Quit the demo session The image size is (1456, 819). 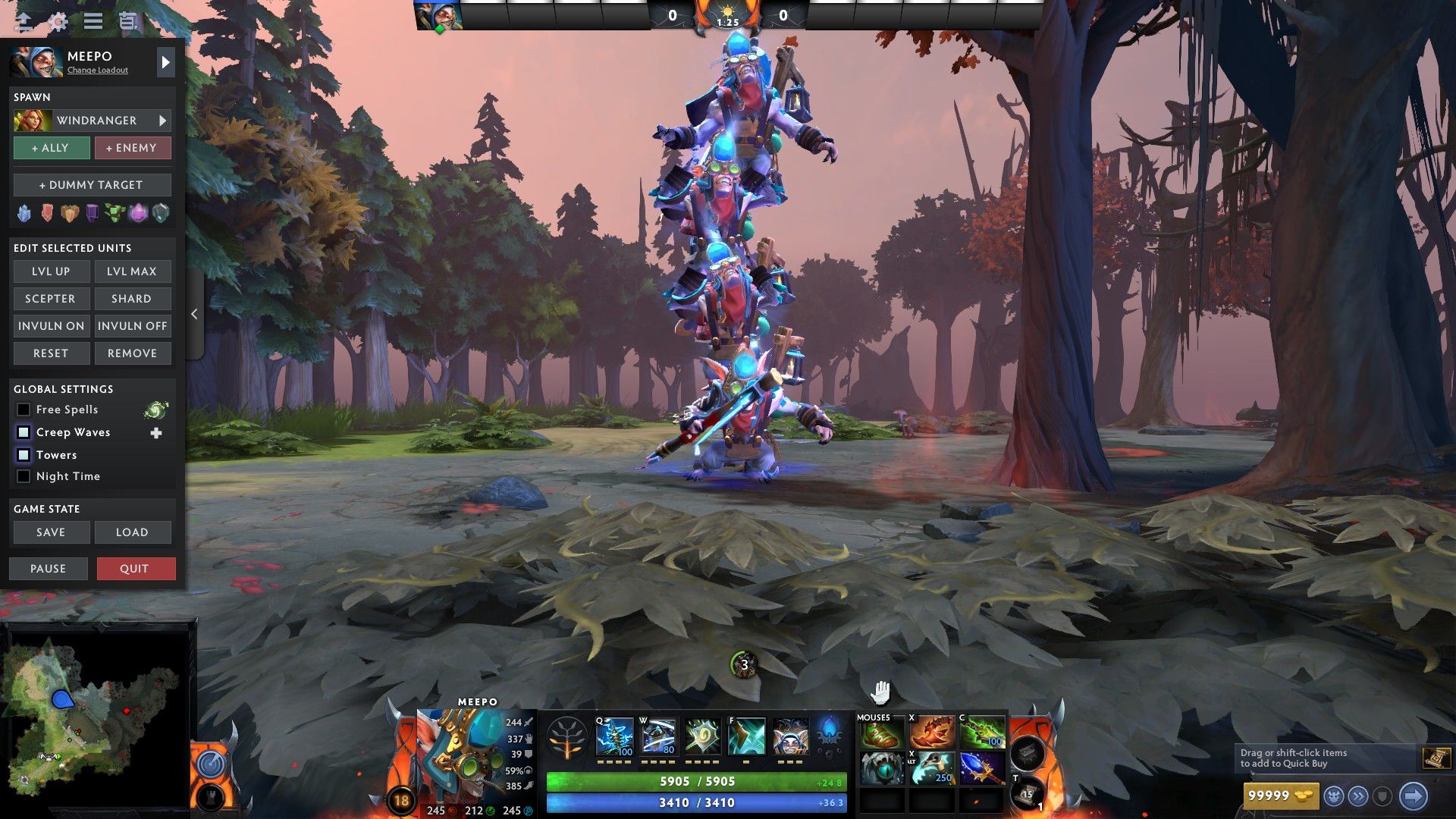coord(135,569)
